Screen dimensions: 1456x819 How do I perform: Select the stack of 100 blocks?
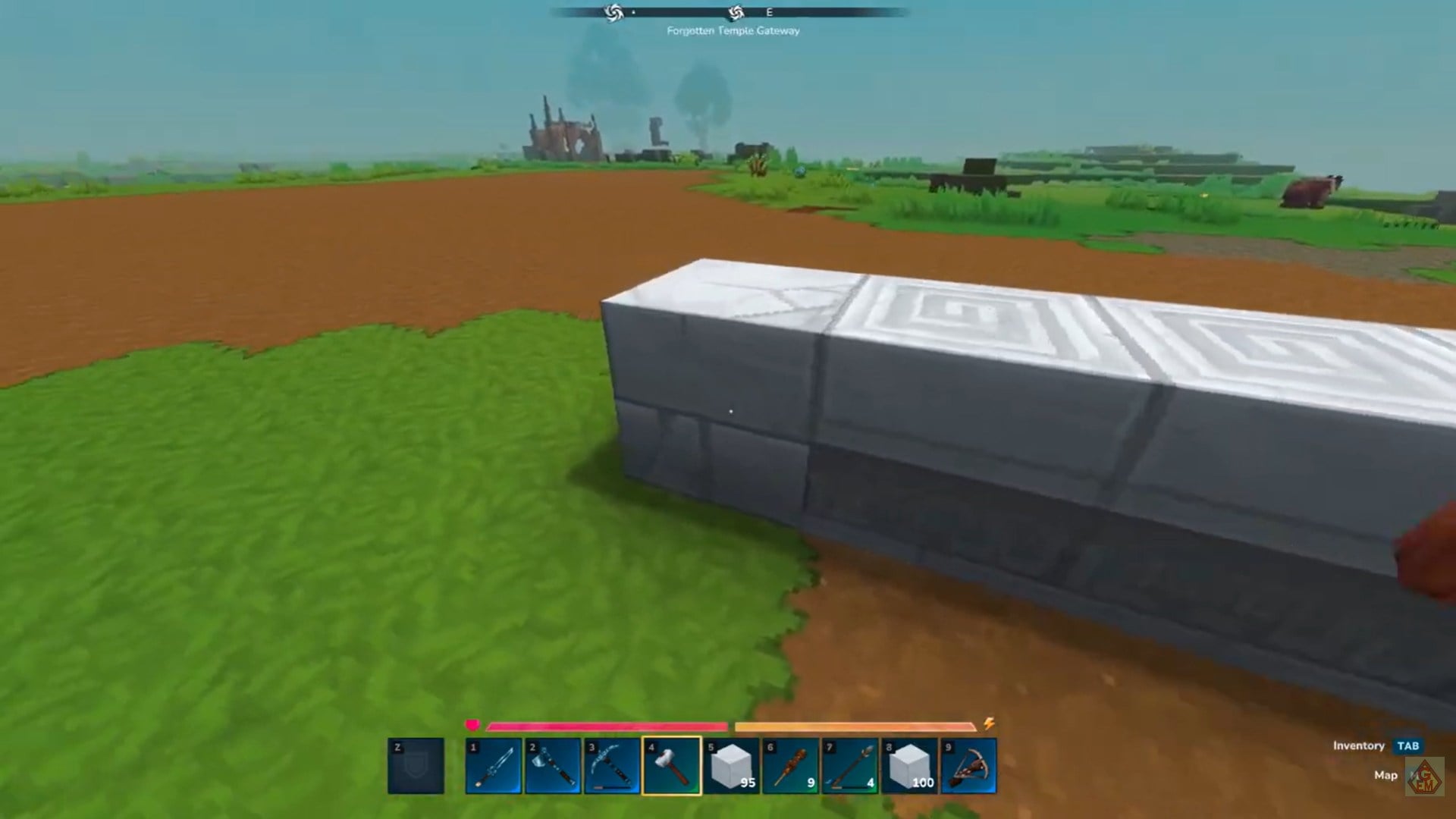coord(910,766)
